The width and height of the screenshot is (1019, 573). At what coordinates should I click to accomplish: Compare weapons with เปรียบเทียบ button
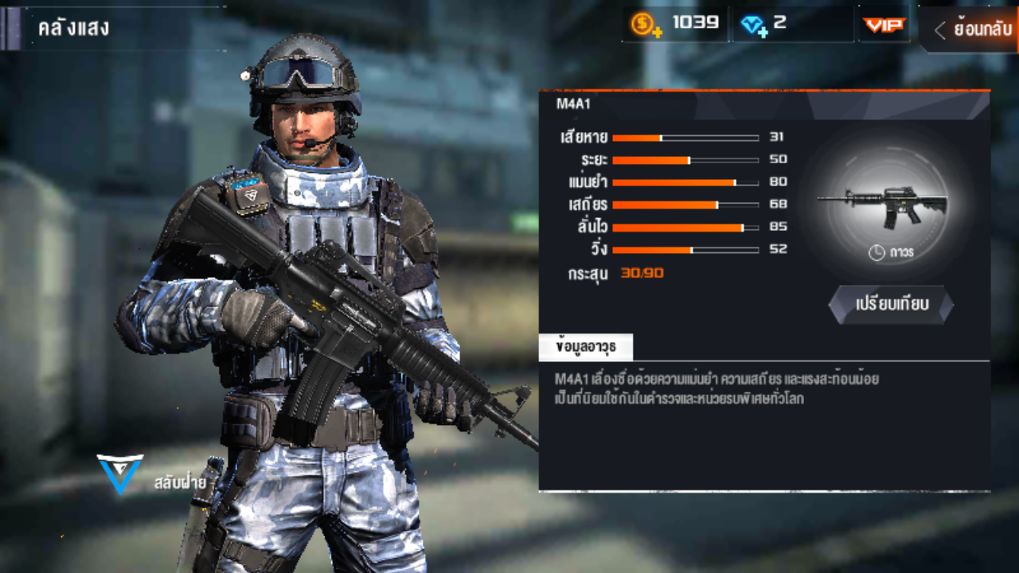point(891,304)
